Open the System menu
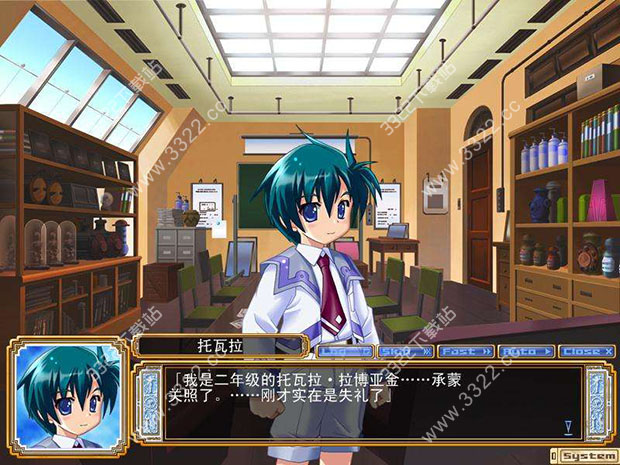Viewport: 620px width, 465px height. point(588,455)
